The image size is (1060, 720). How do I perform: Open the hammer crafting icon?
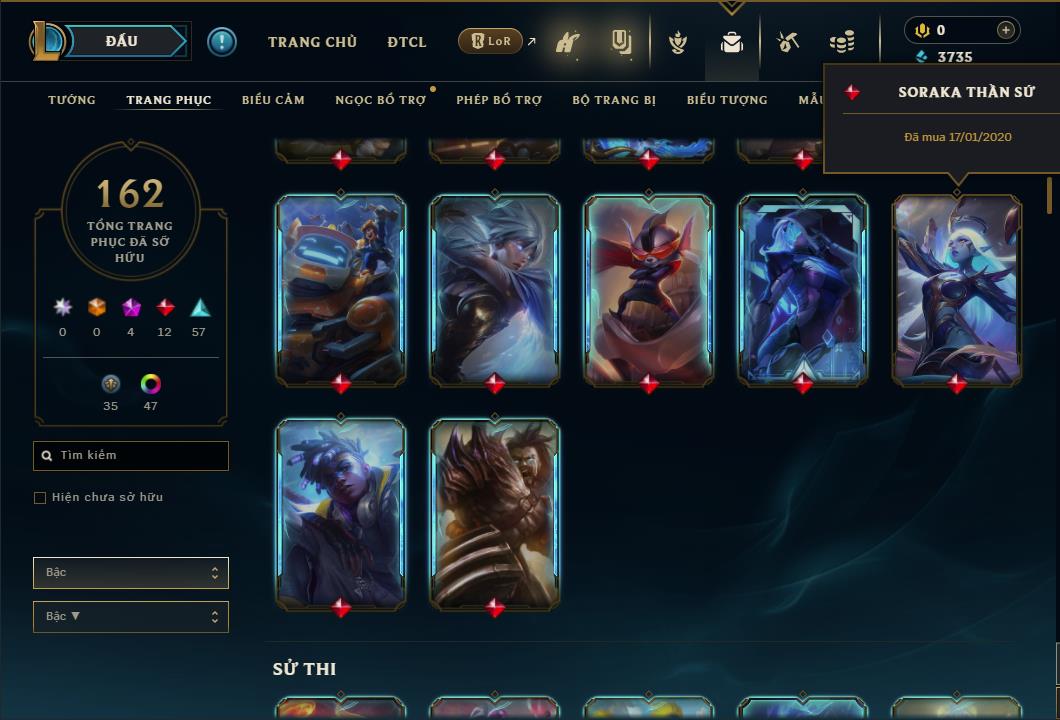[788, 42]
